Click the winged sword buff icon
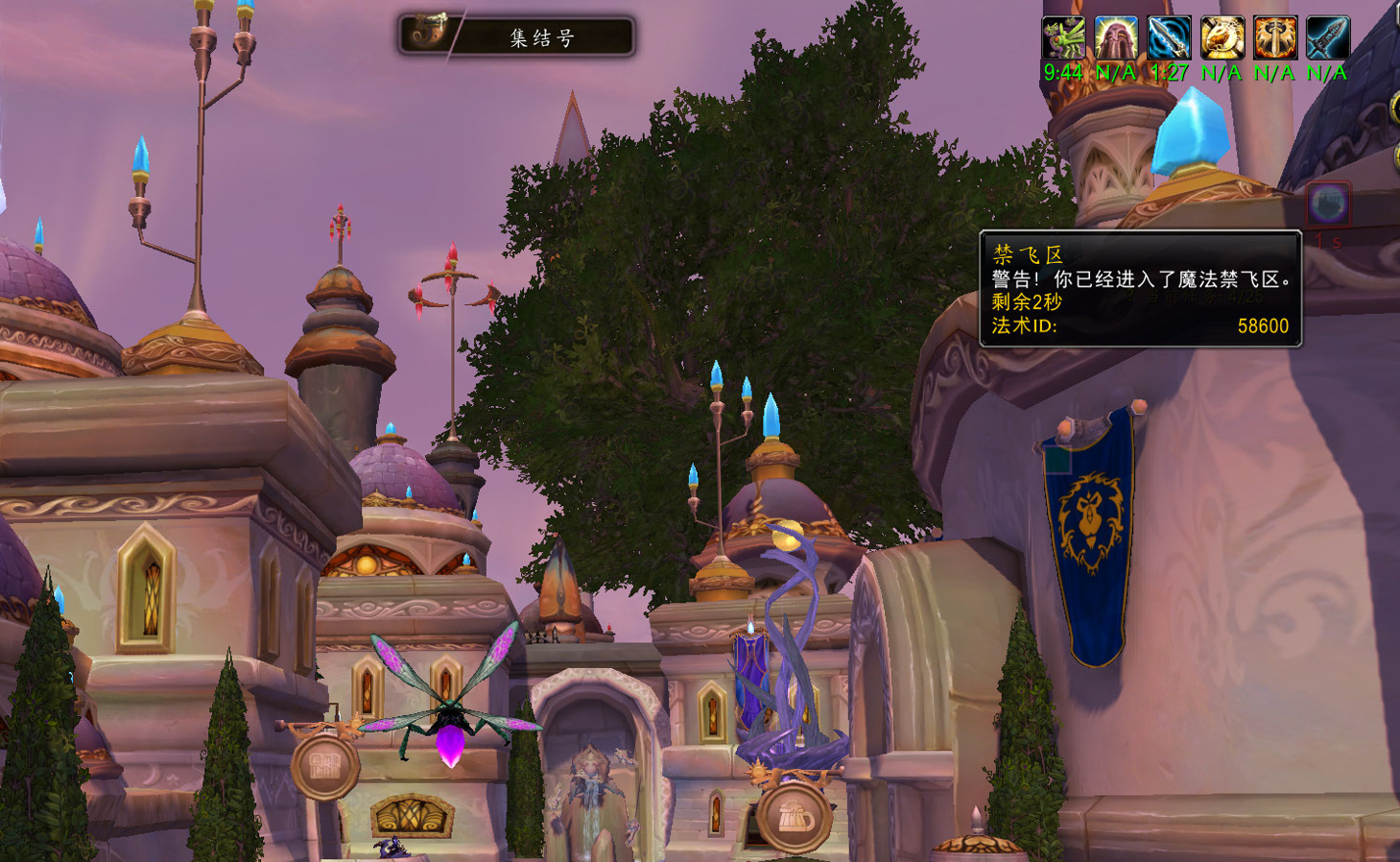Image resolution: width=1400 pixels, height=862 pixels. [x=1275, y=38]
